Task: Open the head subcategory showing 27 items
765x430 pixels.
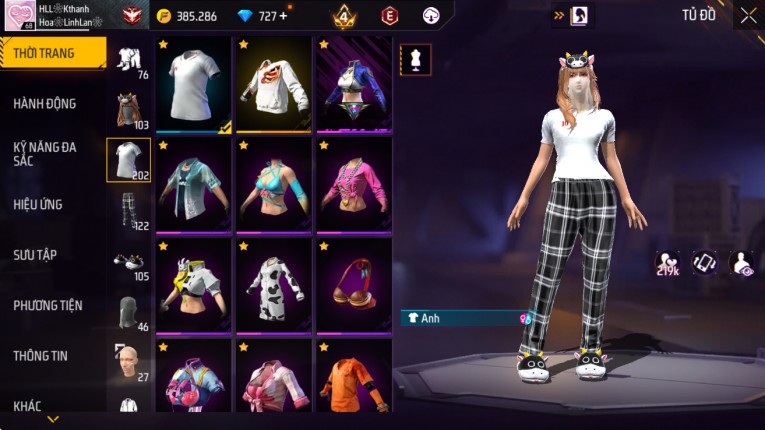Action: pyautogui.click(x=129, y=362)
